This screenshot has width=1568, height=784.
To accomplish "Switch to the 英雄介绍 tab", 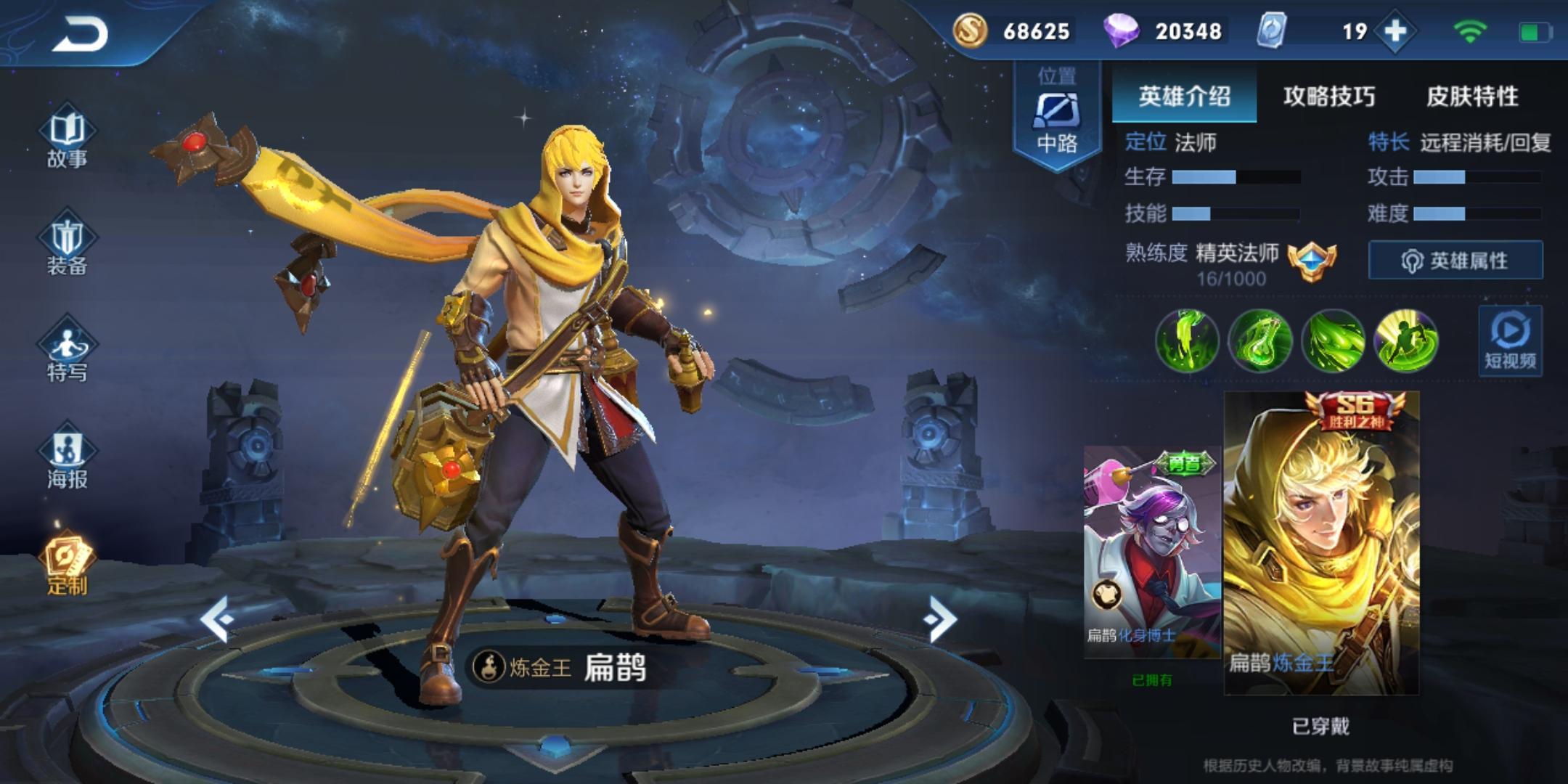I will pyautogui.click(x=1184, y=96).
